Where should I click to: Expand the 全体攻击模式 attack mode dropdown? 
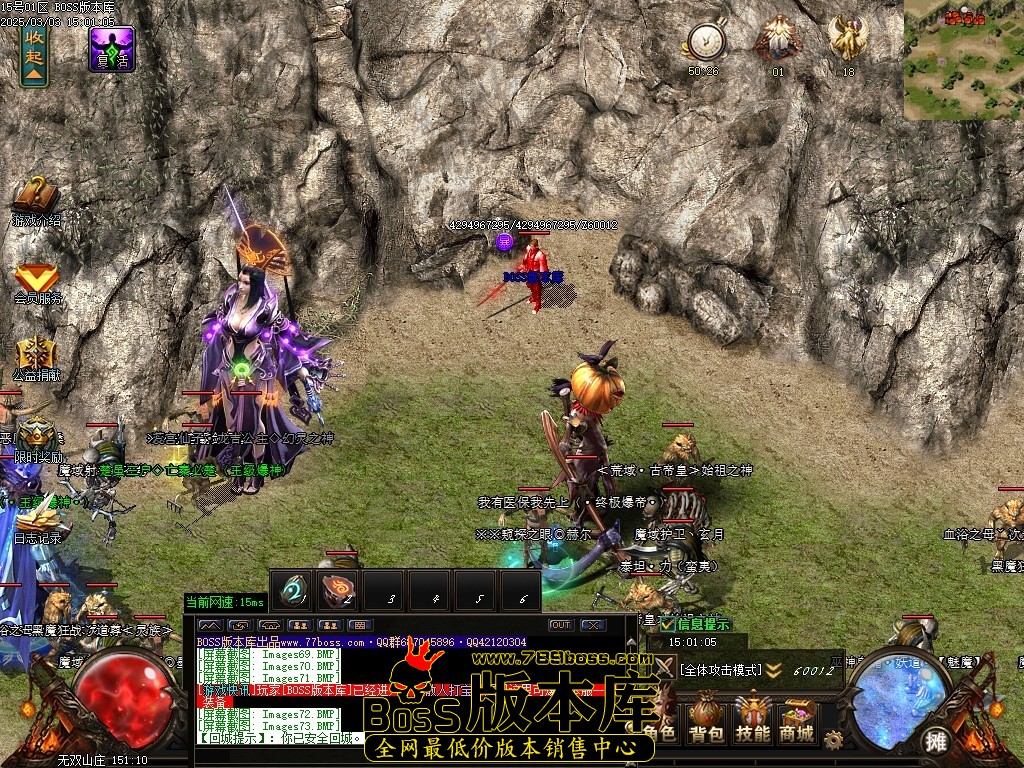click(x=773, y=670)
